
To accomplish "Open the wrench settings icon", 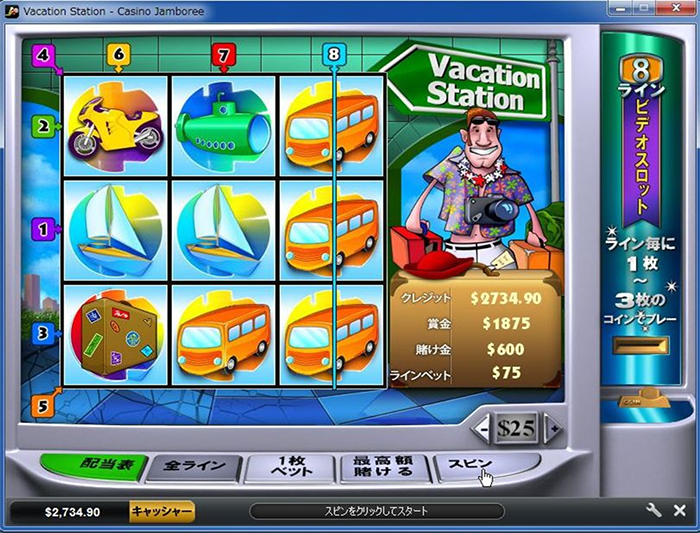I will coord(654,510).
